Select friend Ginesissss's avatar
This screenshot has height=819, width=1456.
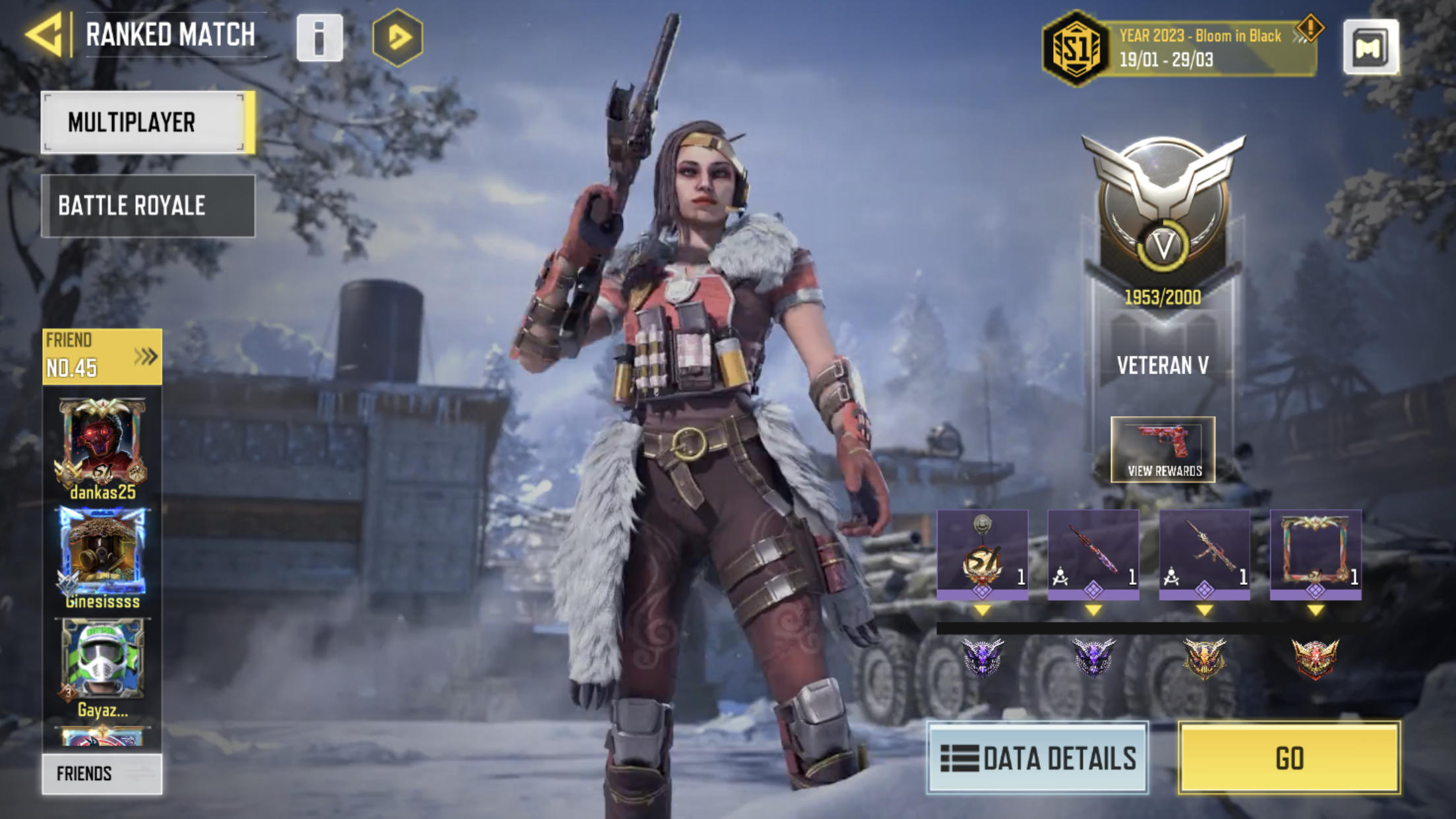click(102, 551)
